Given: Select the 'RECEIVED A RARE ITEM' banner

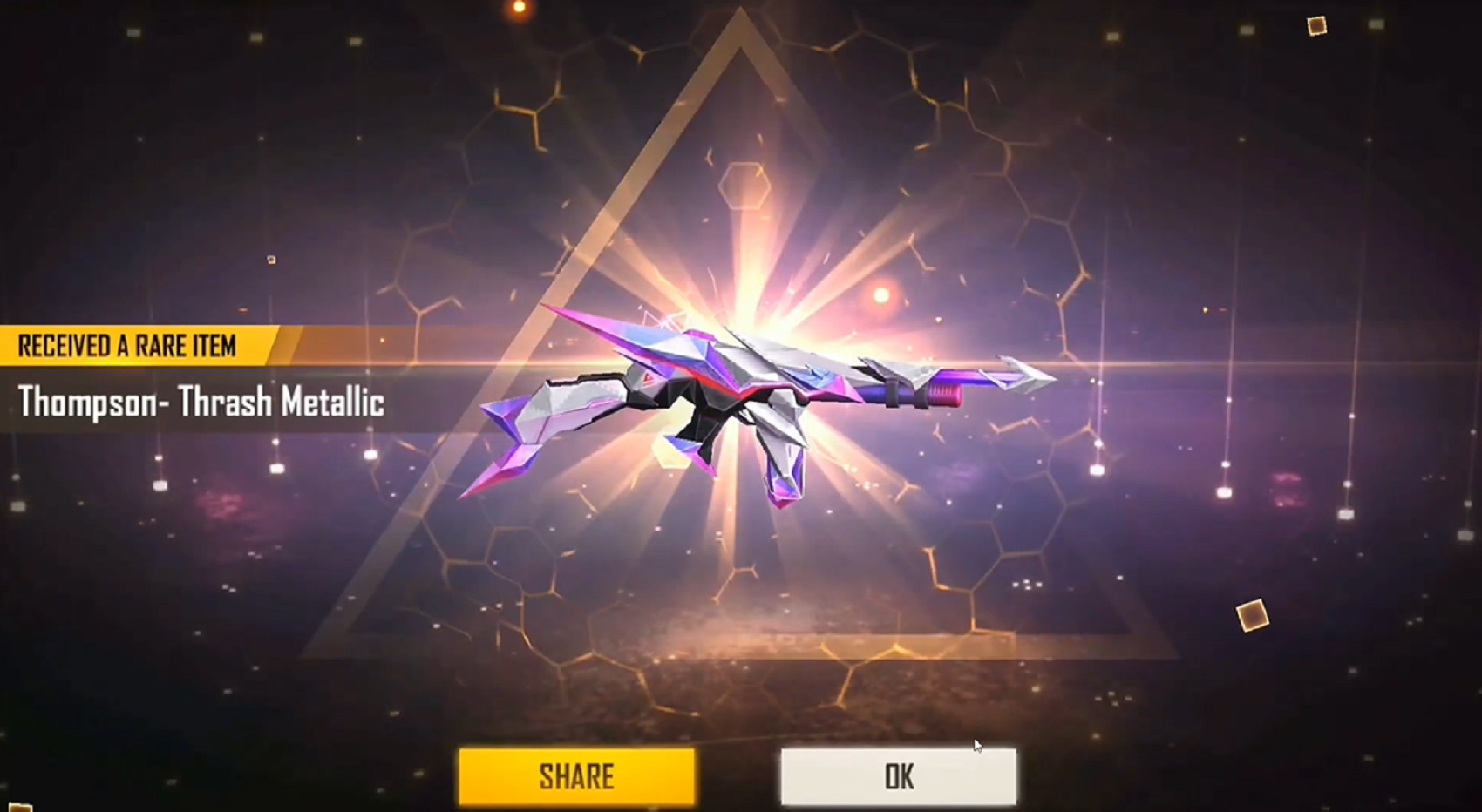Looking at the screenshot, I should [x=131, y=343].
